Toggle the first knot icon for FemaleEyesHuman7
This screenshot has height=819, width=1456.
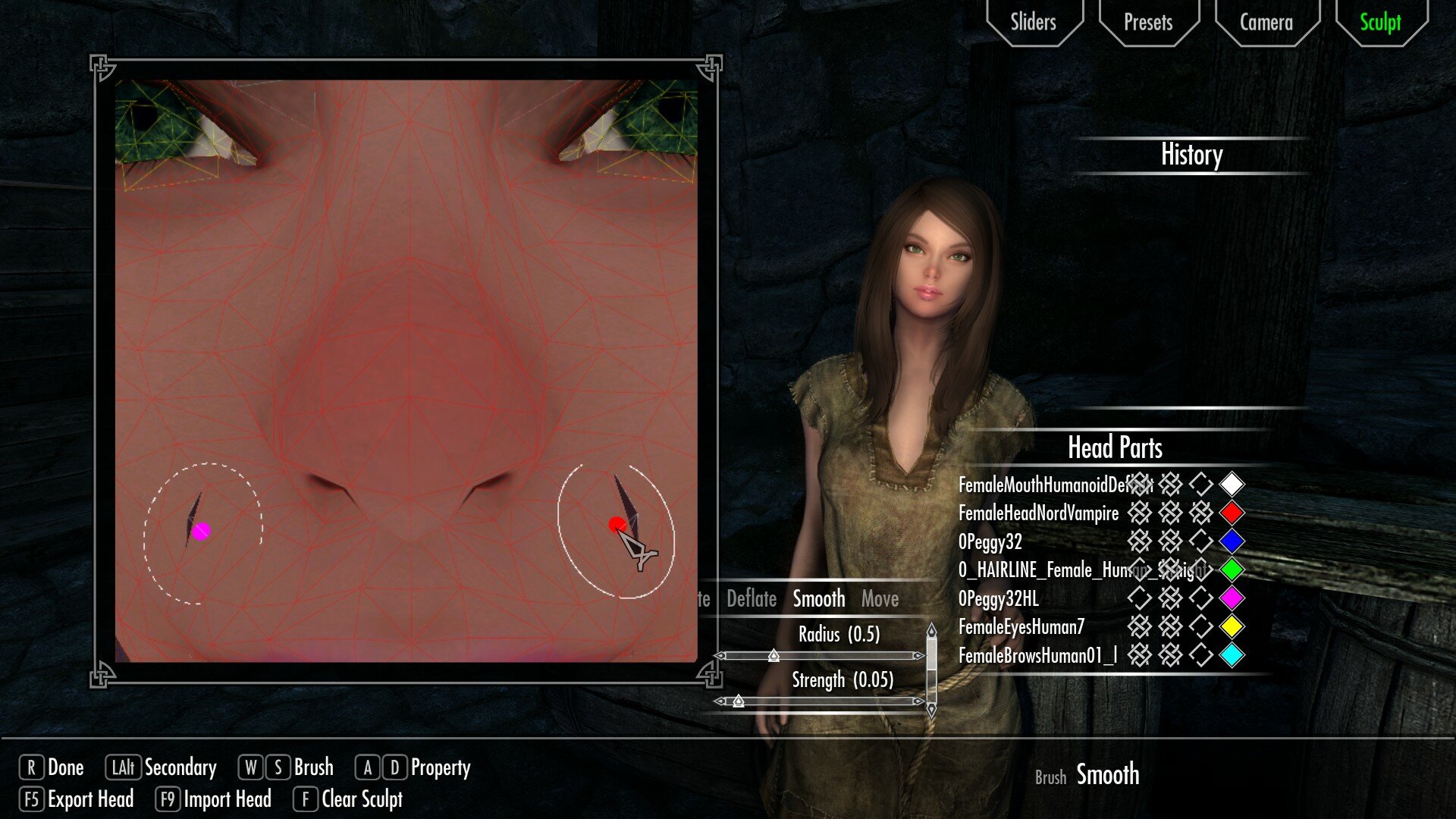(1141, 626)
